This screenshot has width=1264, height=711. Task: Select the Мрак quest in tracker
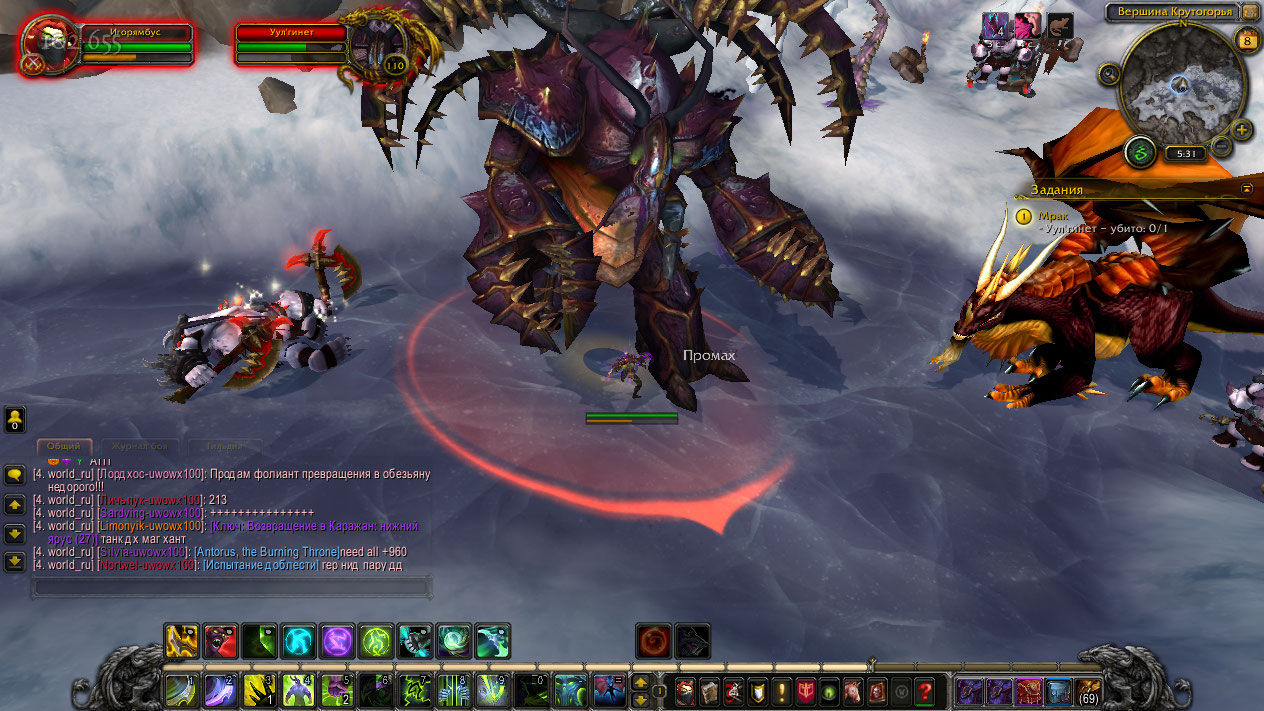click(x=1054, y=215)
